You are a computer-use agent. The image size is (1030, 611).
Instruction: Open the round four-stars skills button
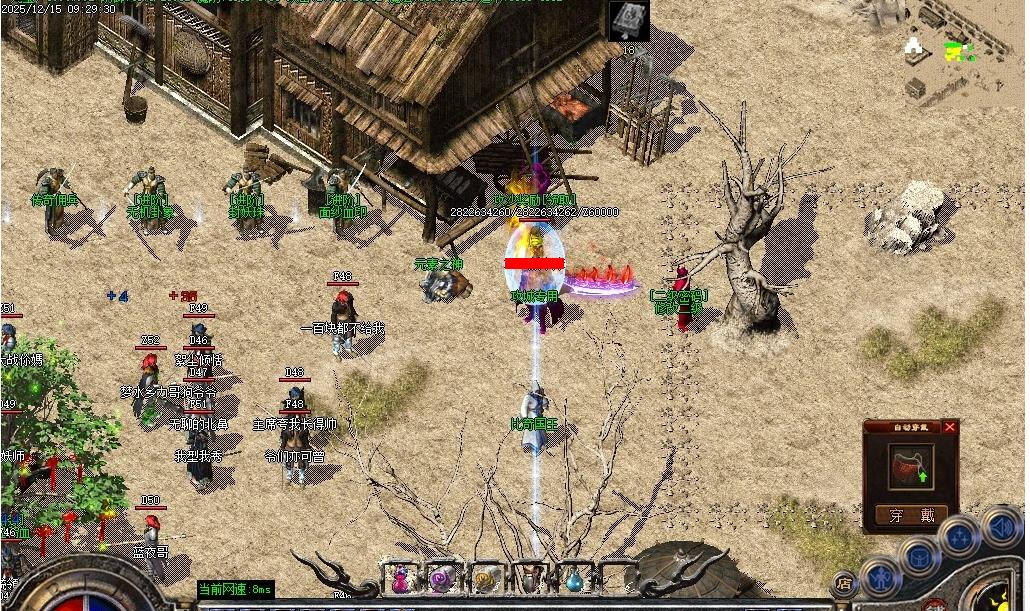click(x=958, y=538)
